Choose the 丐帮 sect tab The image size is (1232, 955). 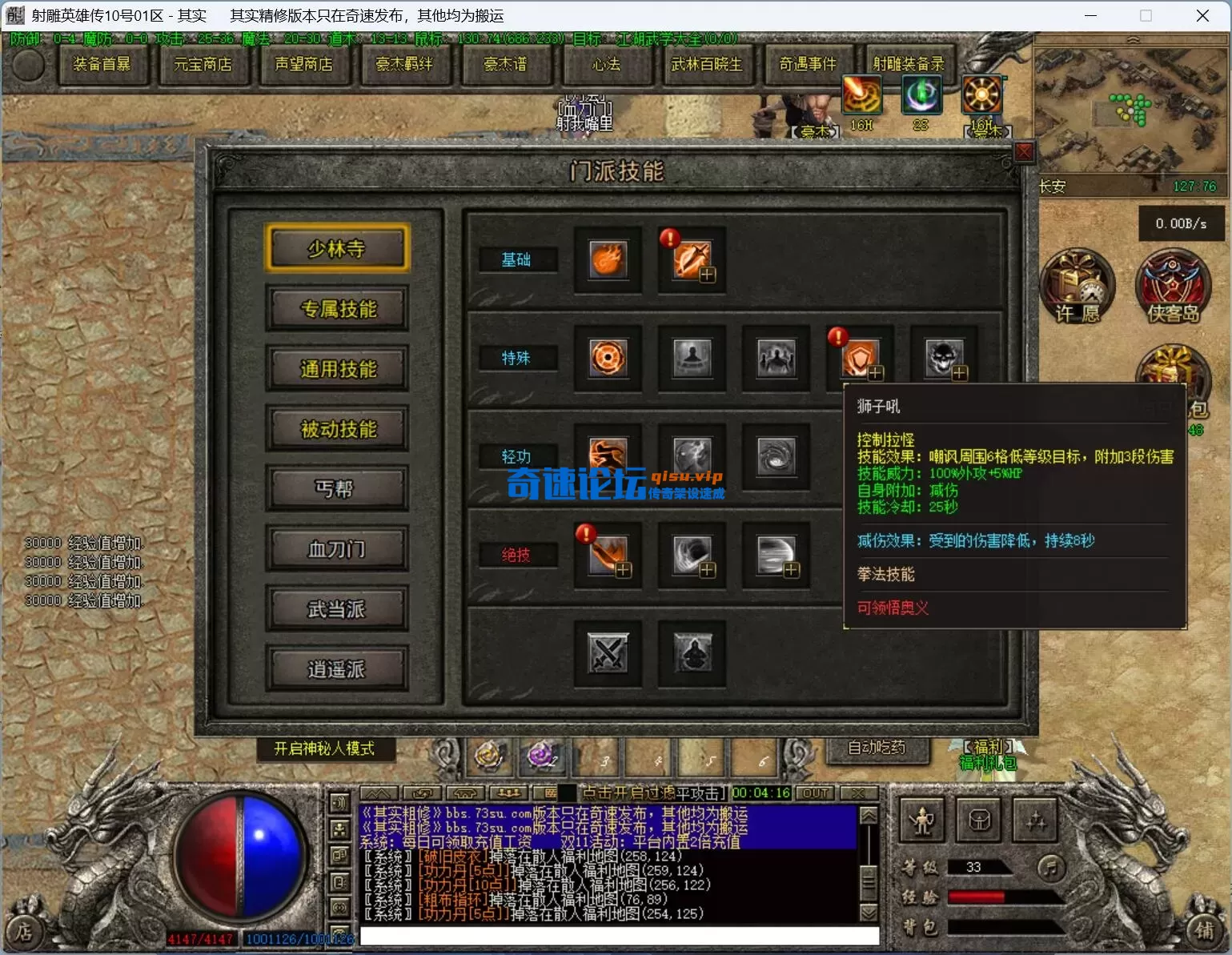point(337,489)
